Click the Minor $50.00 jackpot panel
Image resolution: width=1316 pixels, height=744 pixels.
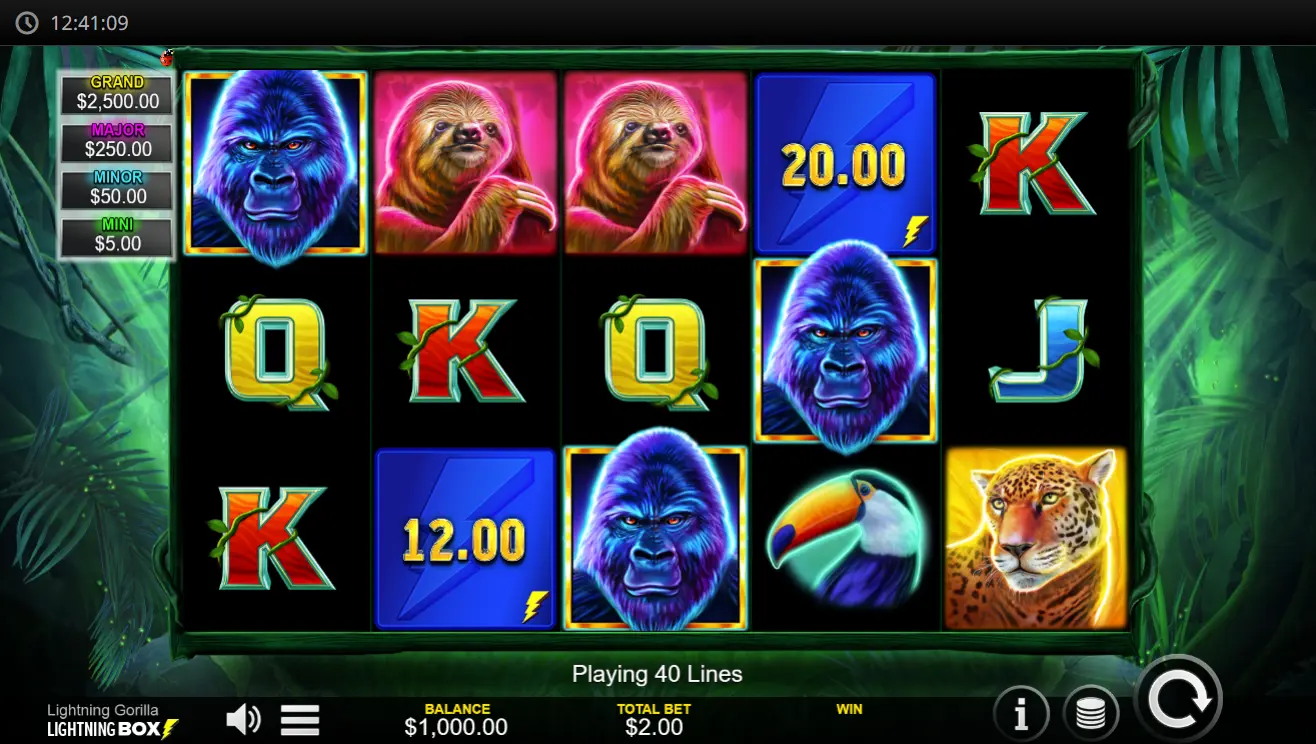click(115, 185)
